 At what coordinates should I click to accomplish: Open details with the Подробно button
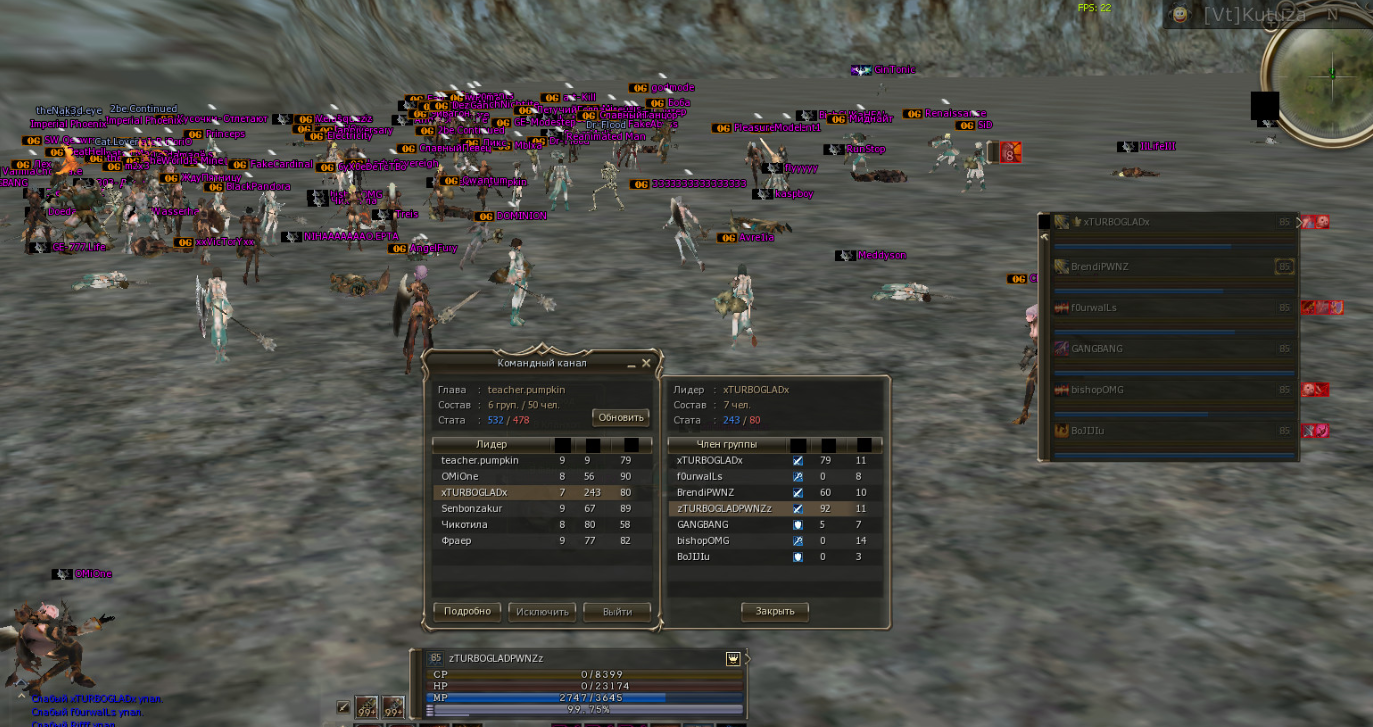pyautogui.click(x=466, y=611)
